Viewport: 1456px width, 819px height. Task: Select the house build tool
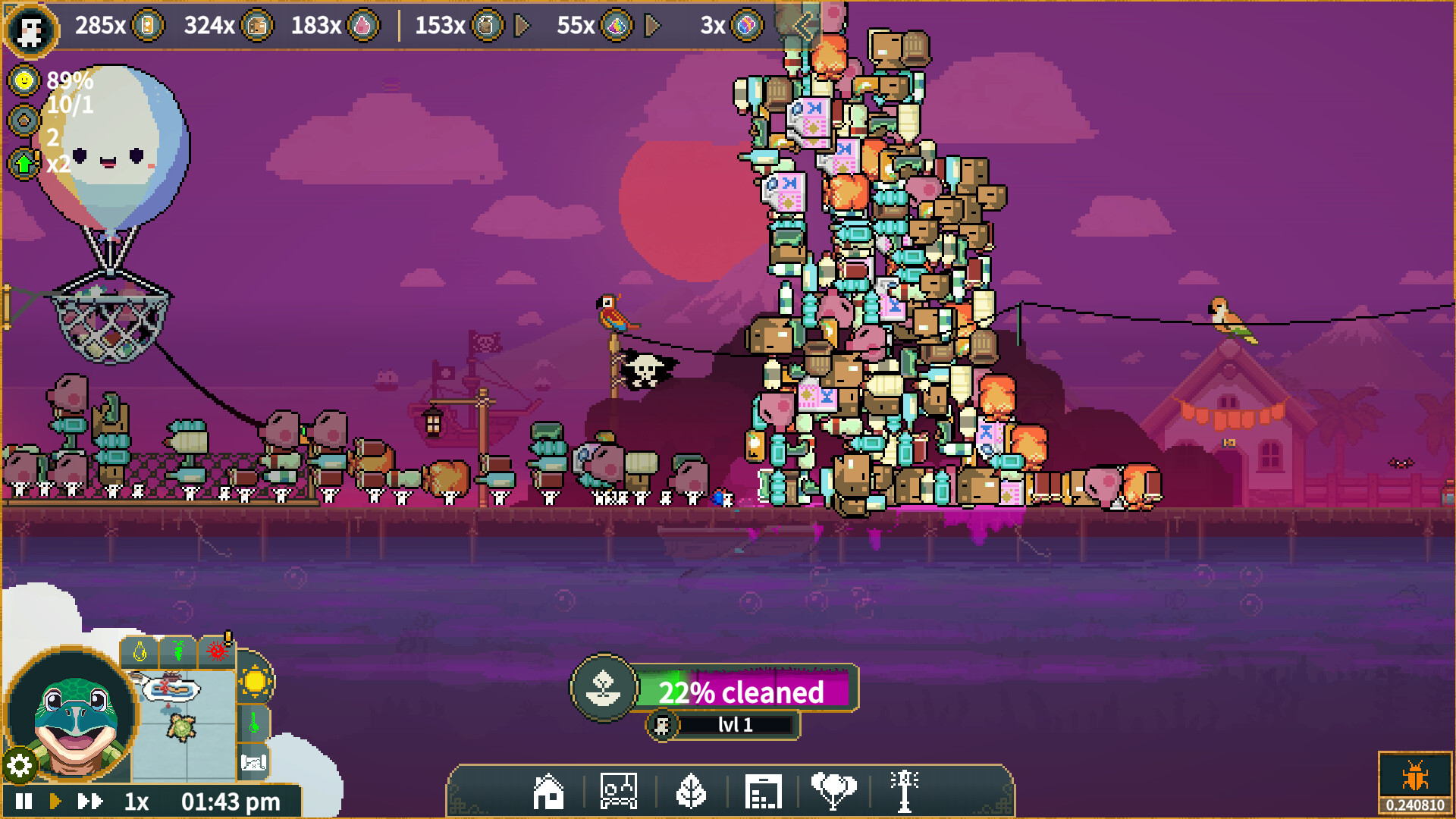(x=550, y=790)
